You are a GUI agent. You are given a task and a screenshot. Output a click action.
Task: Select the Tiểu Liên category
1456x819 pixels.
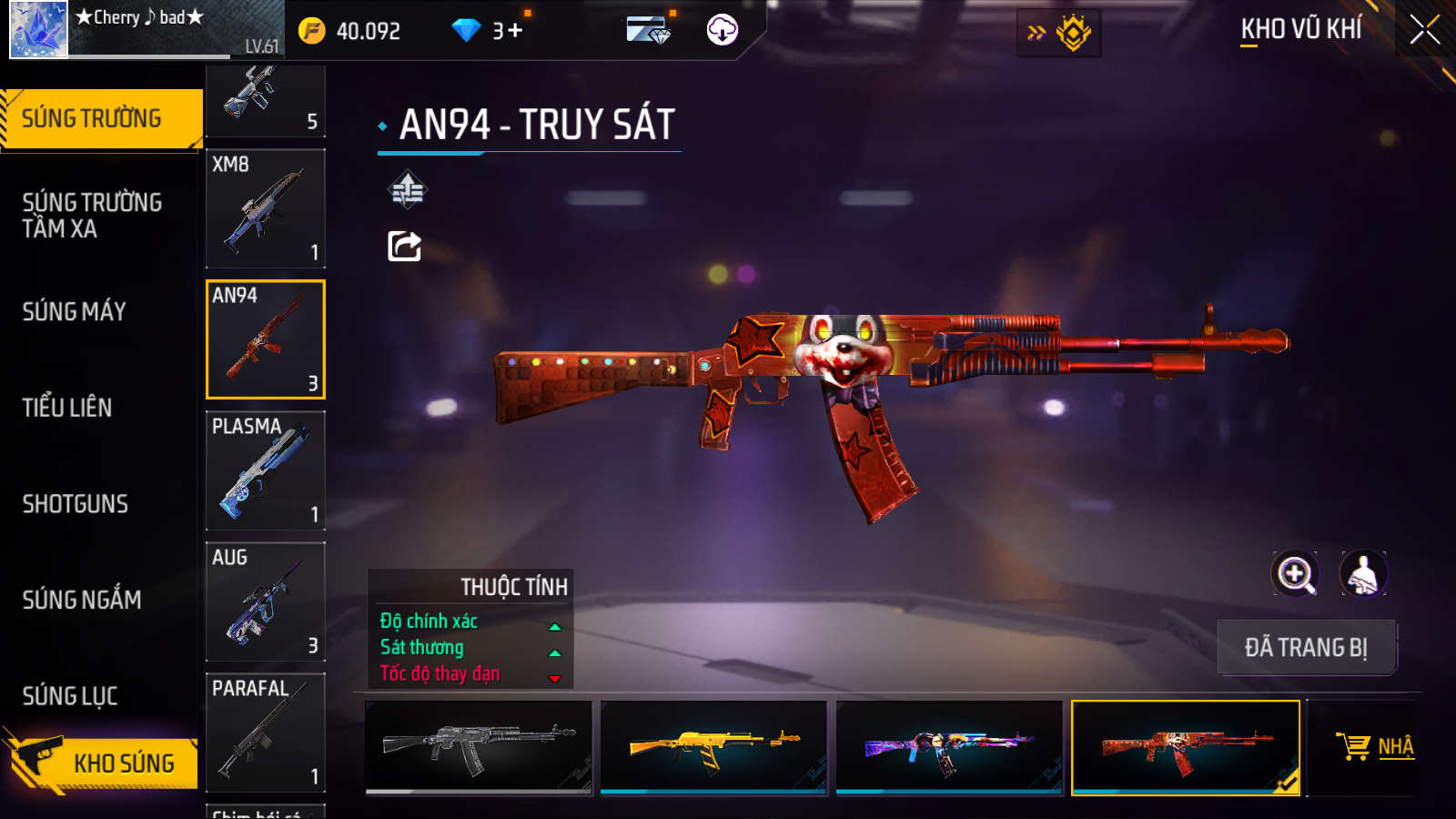coord(67,408)
